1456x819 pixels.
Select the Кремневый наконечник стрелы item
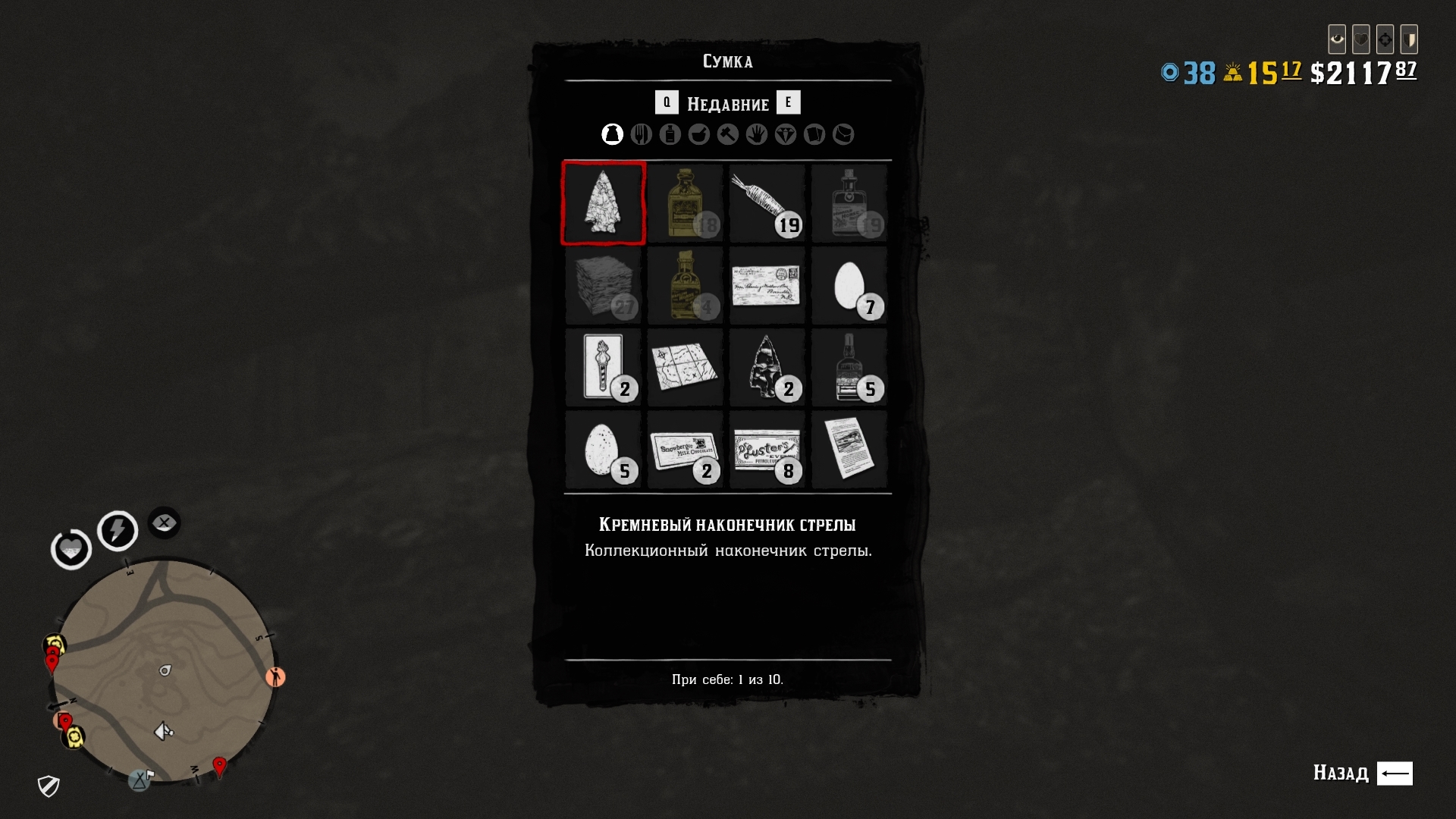pos(603,202)
